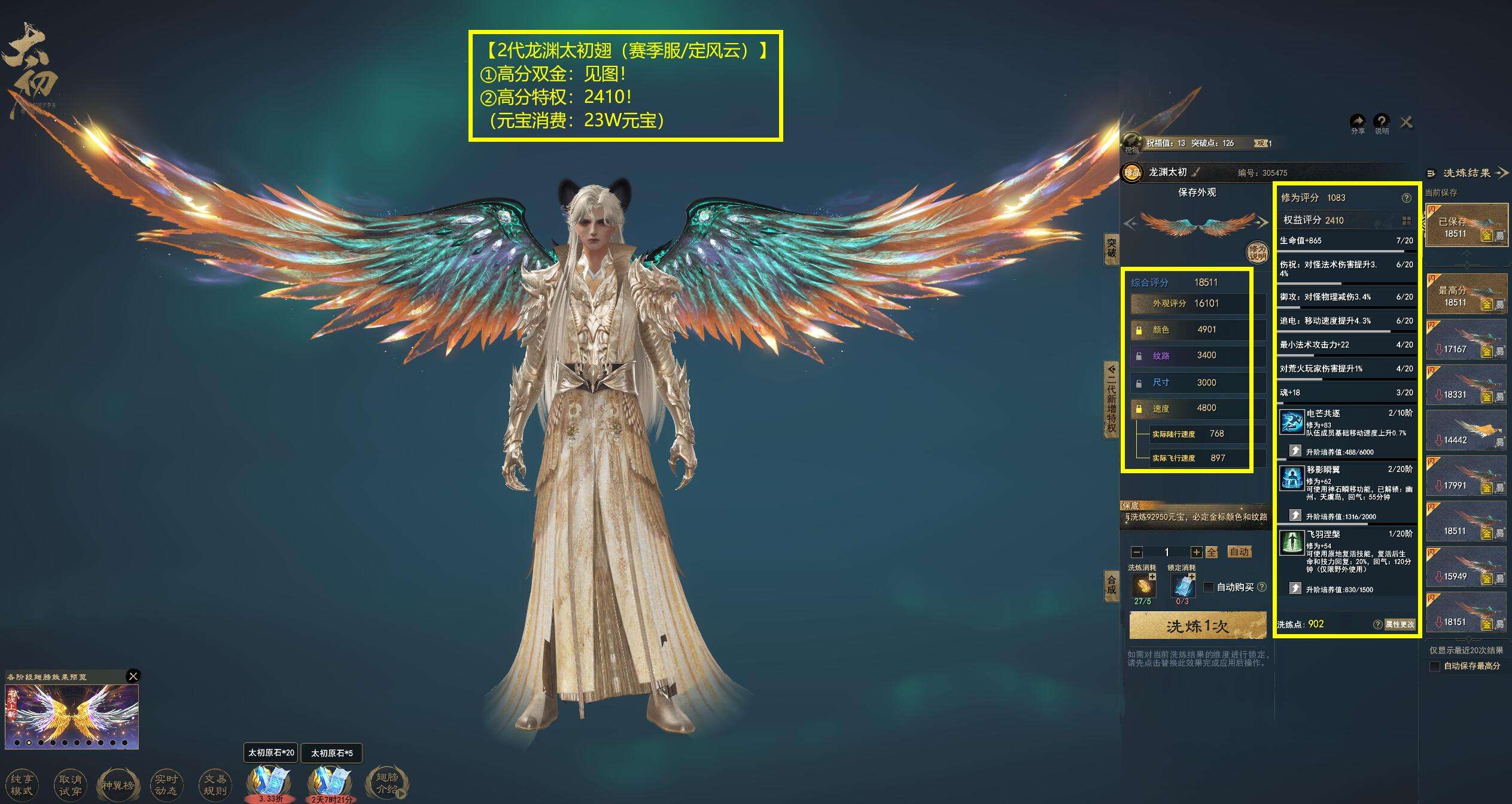1512x804 pixels.
Task: Click the 修为说明 round seal icon
Action: 1257,252
